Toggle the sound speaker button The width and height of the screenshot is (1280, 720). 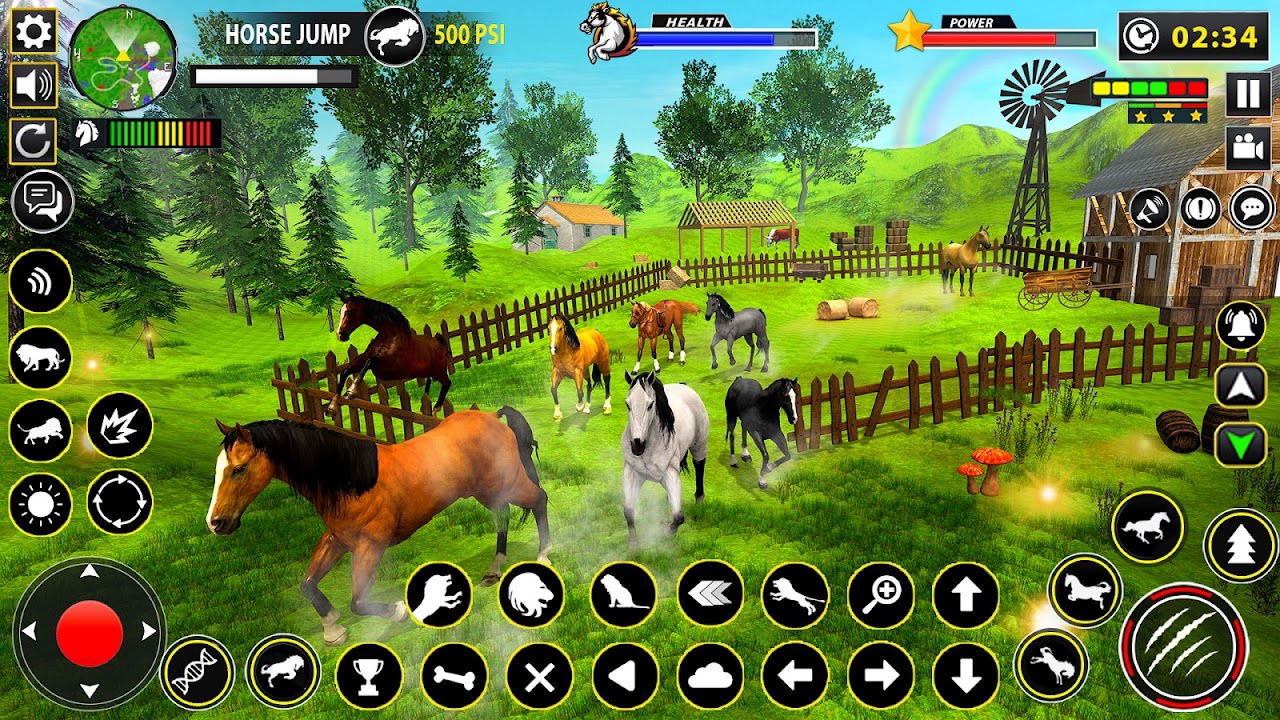pyautogui.click(x=33, y=86)
